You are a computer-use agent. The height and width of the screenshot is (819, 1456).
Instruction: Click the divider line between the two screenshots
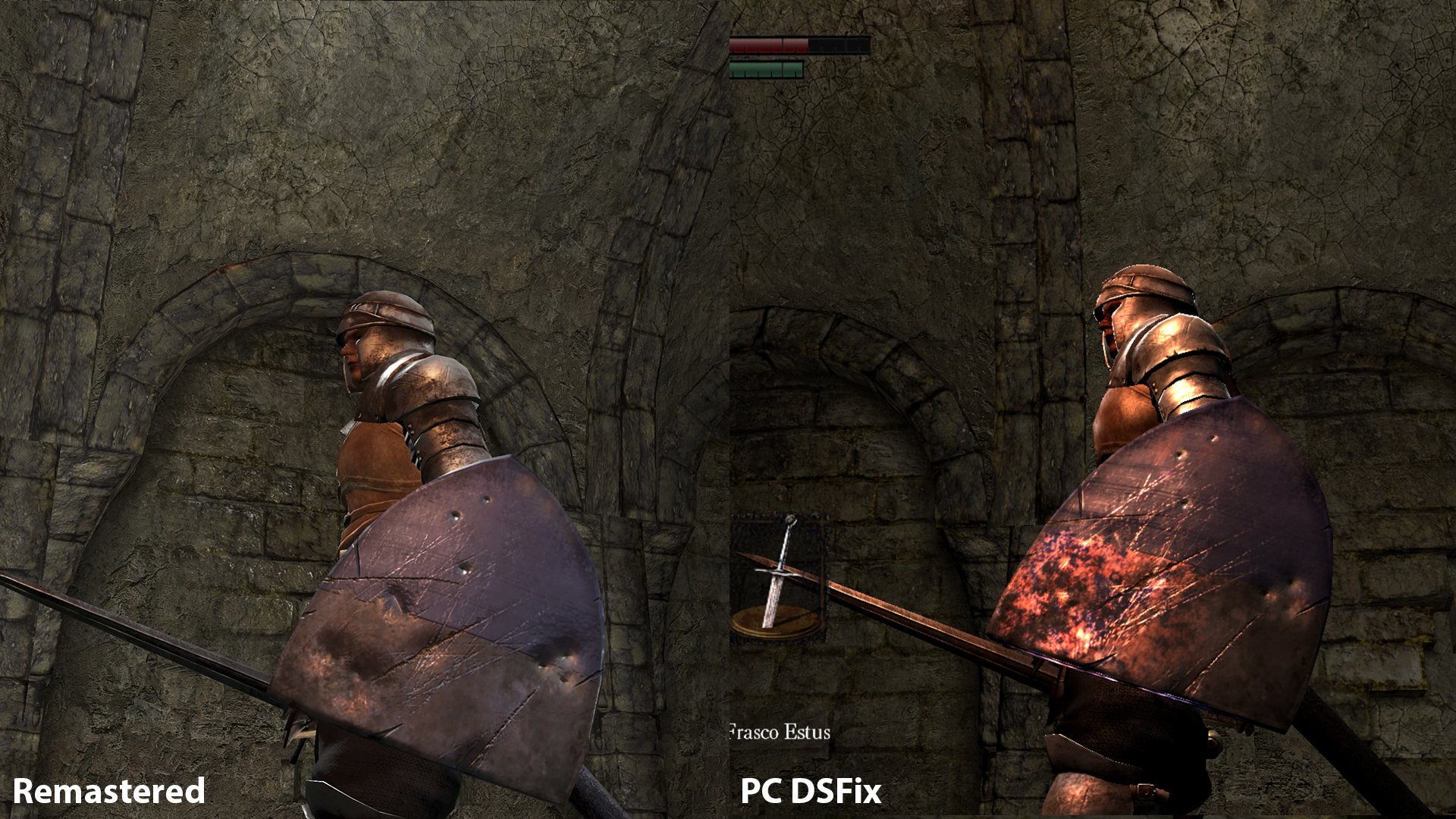point(728,409)
